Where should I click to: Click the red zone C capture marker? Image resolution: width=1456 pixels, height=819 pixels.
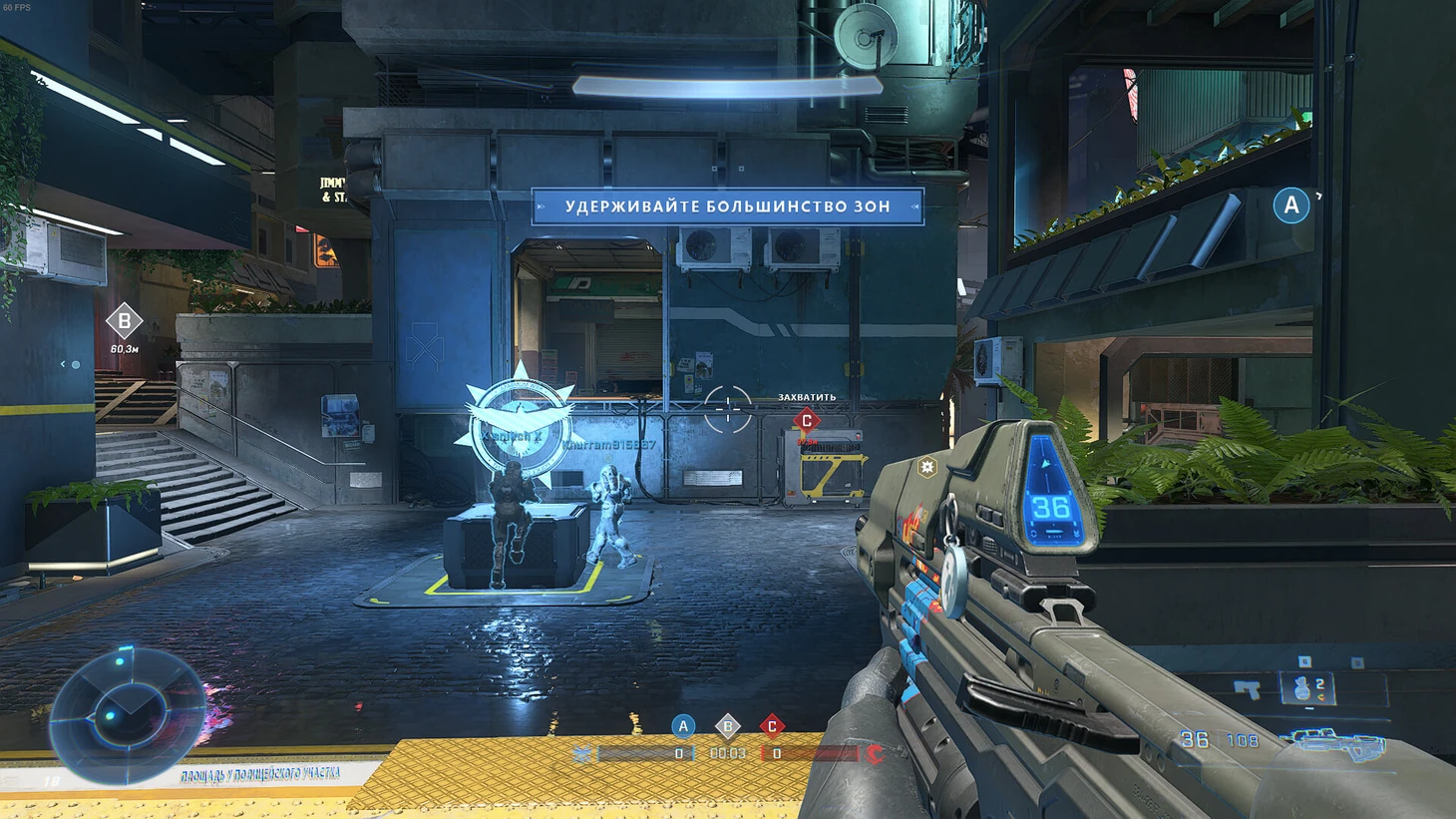pyautogui.click(x=807, y=421)
